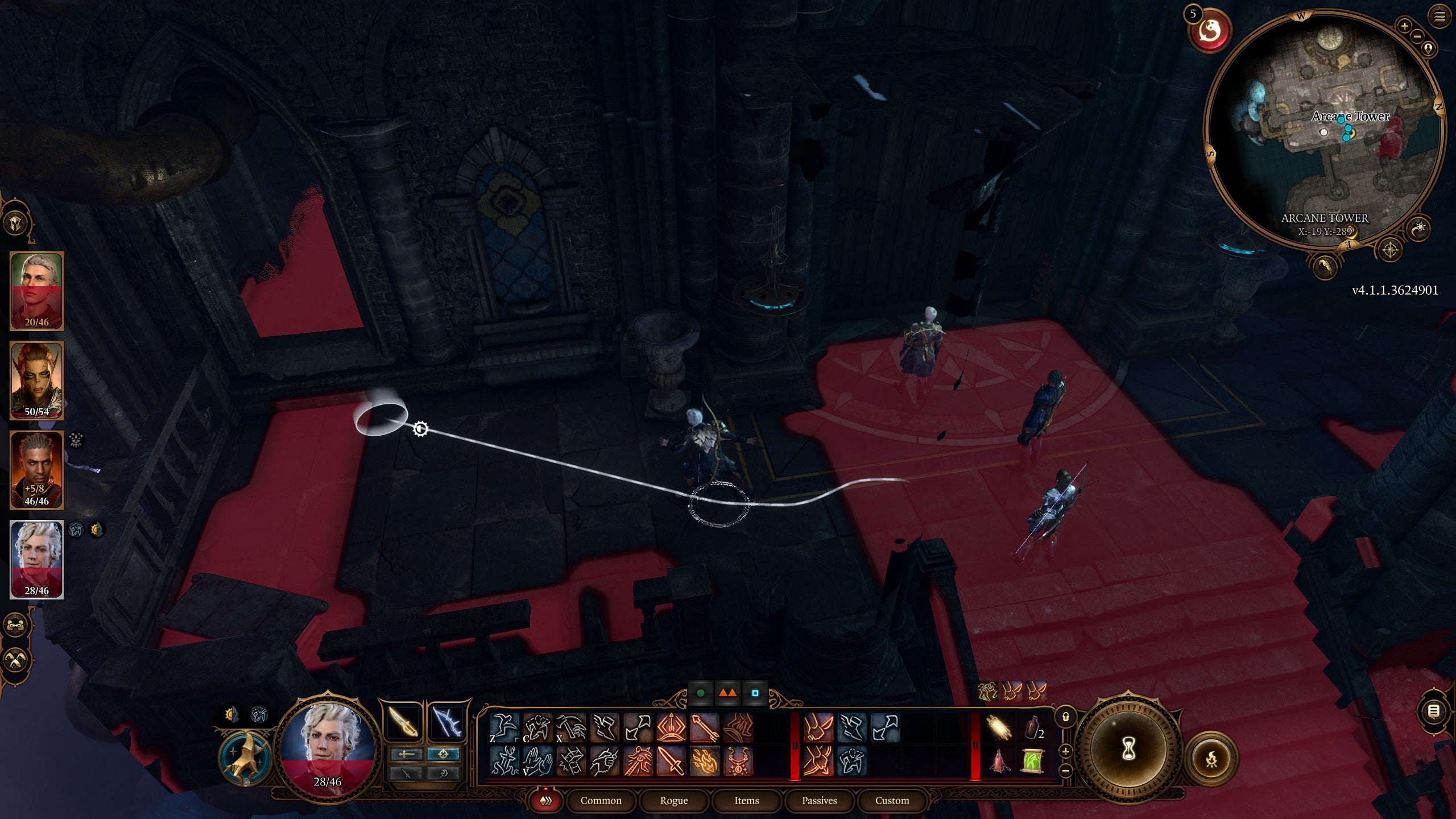This screenshot has height=819, width=1456.
Task: Toggle the hotbar lock padlock
Action: point(1066,717)
